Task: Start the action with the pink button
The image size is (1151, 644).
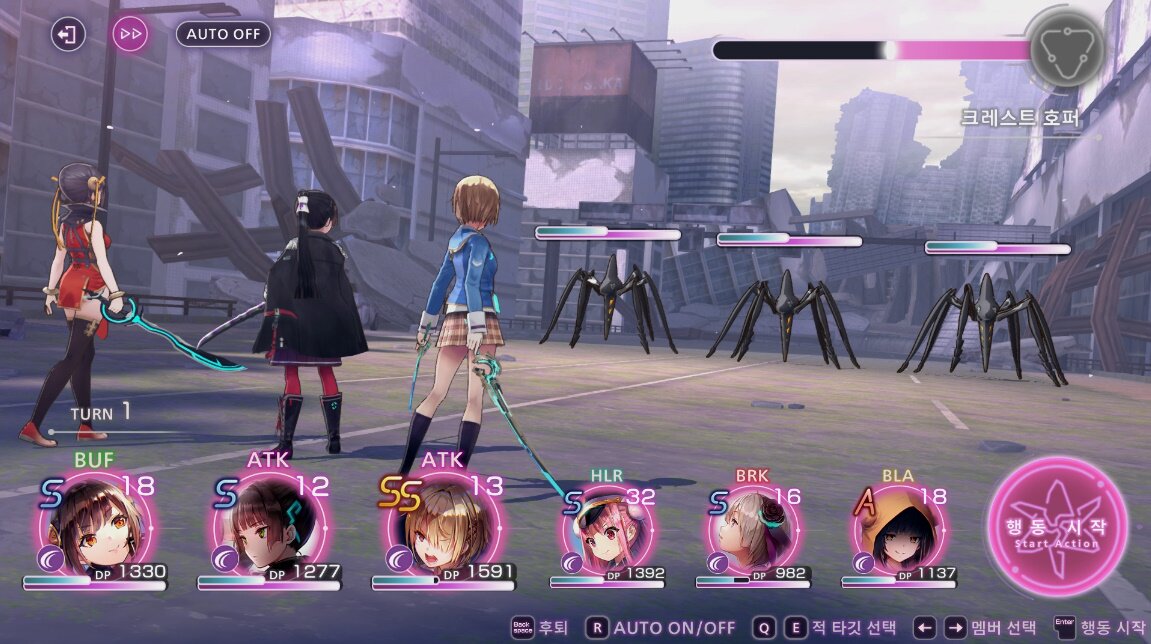Action: click(1057, 525)
